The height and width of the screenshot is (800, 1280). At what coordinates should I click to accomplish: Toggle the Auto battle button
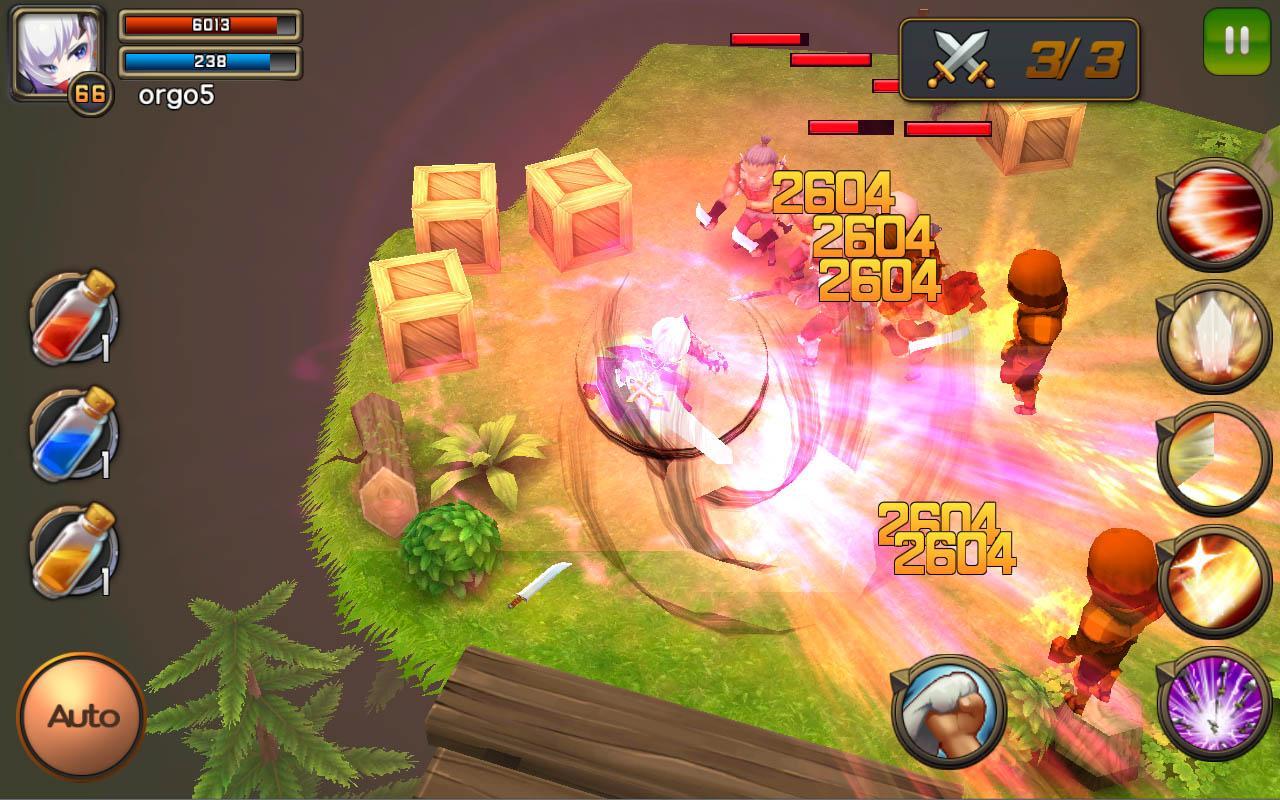point(82,716)
